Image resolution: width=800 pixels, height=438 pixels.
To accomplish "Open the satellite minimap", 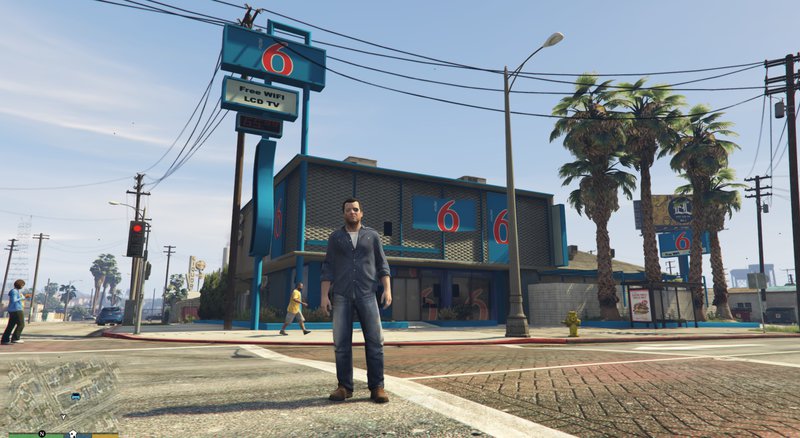I will [60, 395].
